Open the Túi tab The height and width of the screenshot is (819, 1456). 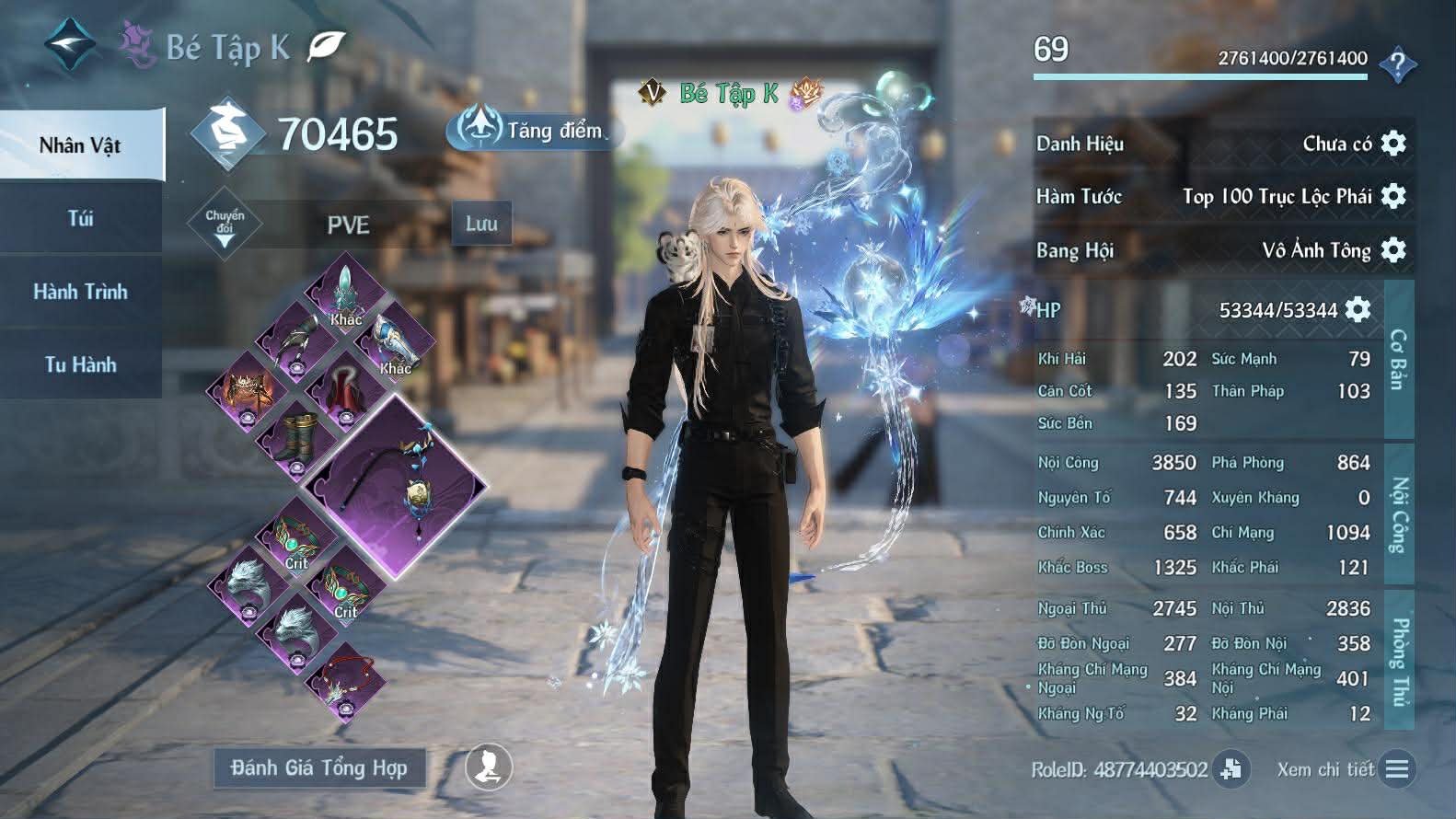coord(81,218)
